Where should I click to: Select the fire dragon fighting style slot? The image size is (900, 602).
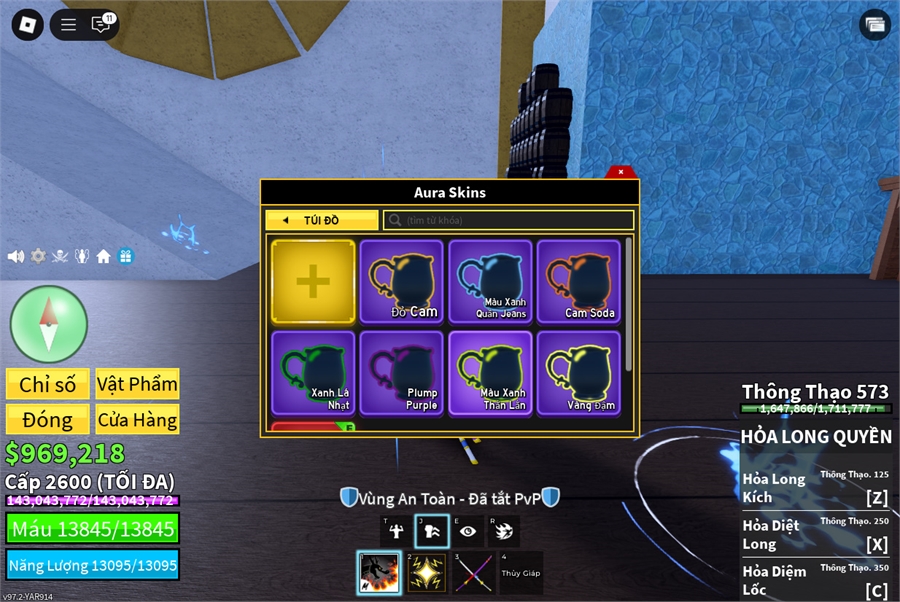pos(379,573)
